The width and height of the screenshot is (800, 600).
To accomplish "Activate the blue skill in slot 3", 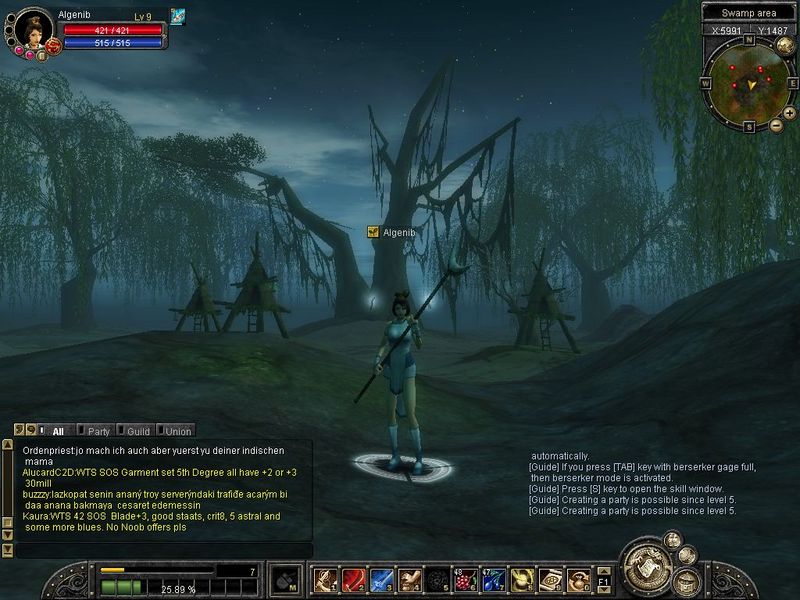I will pos(381,579).
